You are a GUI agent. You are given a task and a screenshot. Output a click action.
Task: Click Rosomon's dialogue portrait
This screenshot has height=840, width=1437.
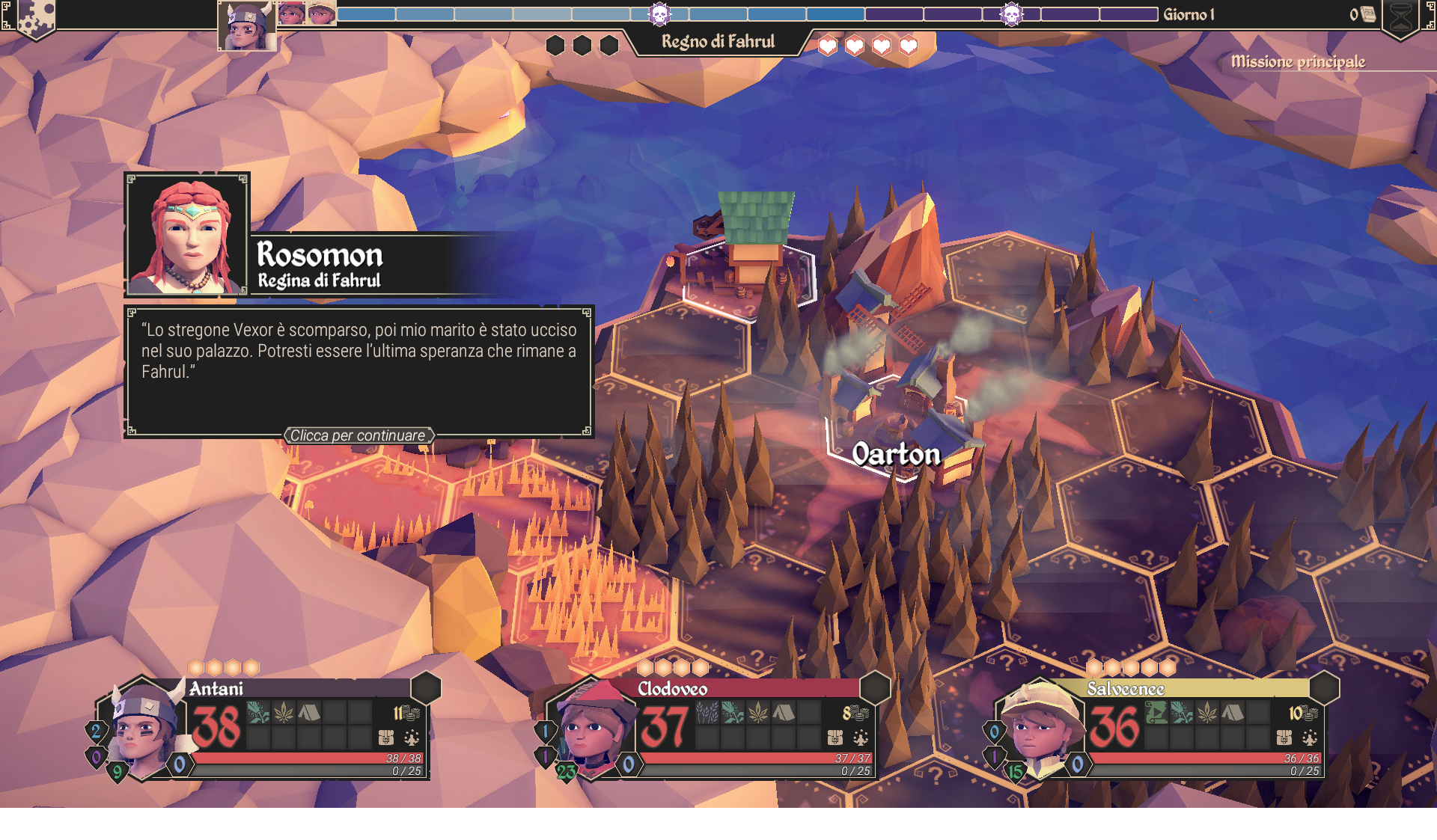tap(187, 235)
